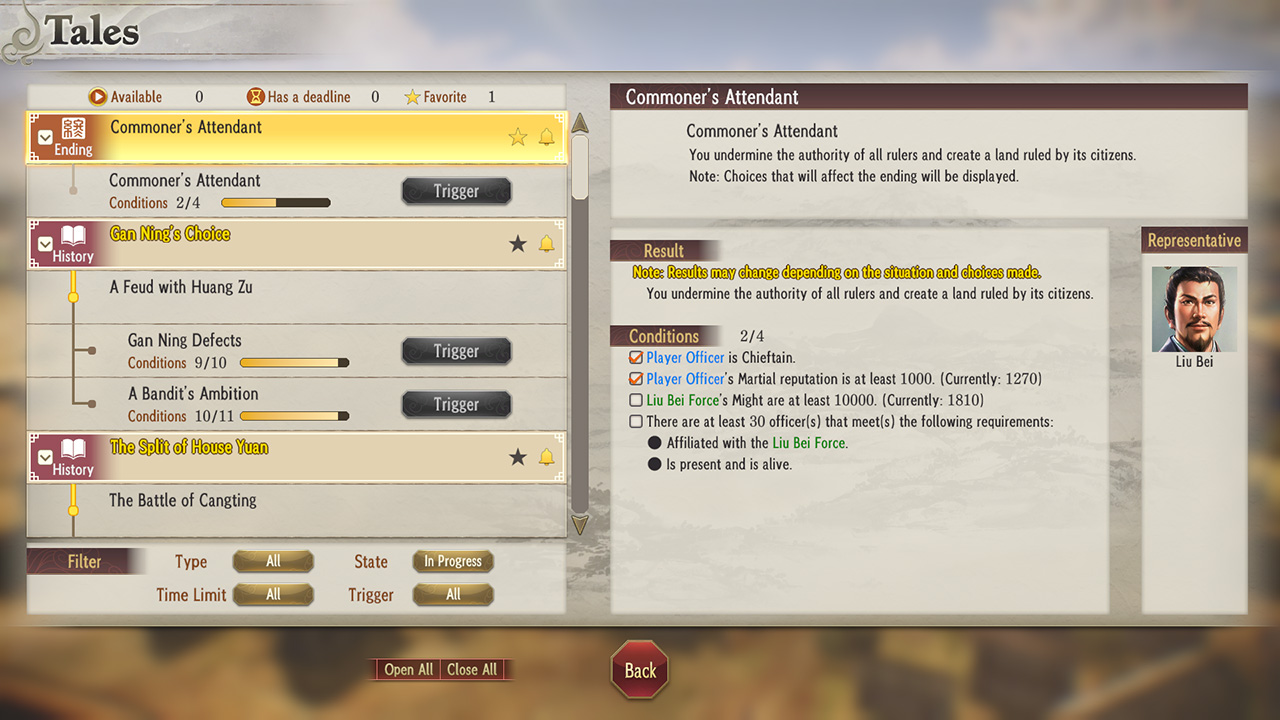
Task: Open the Type filter dropdown
Action: (273, 561)
